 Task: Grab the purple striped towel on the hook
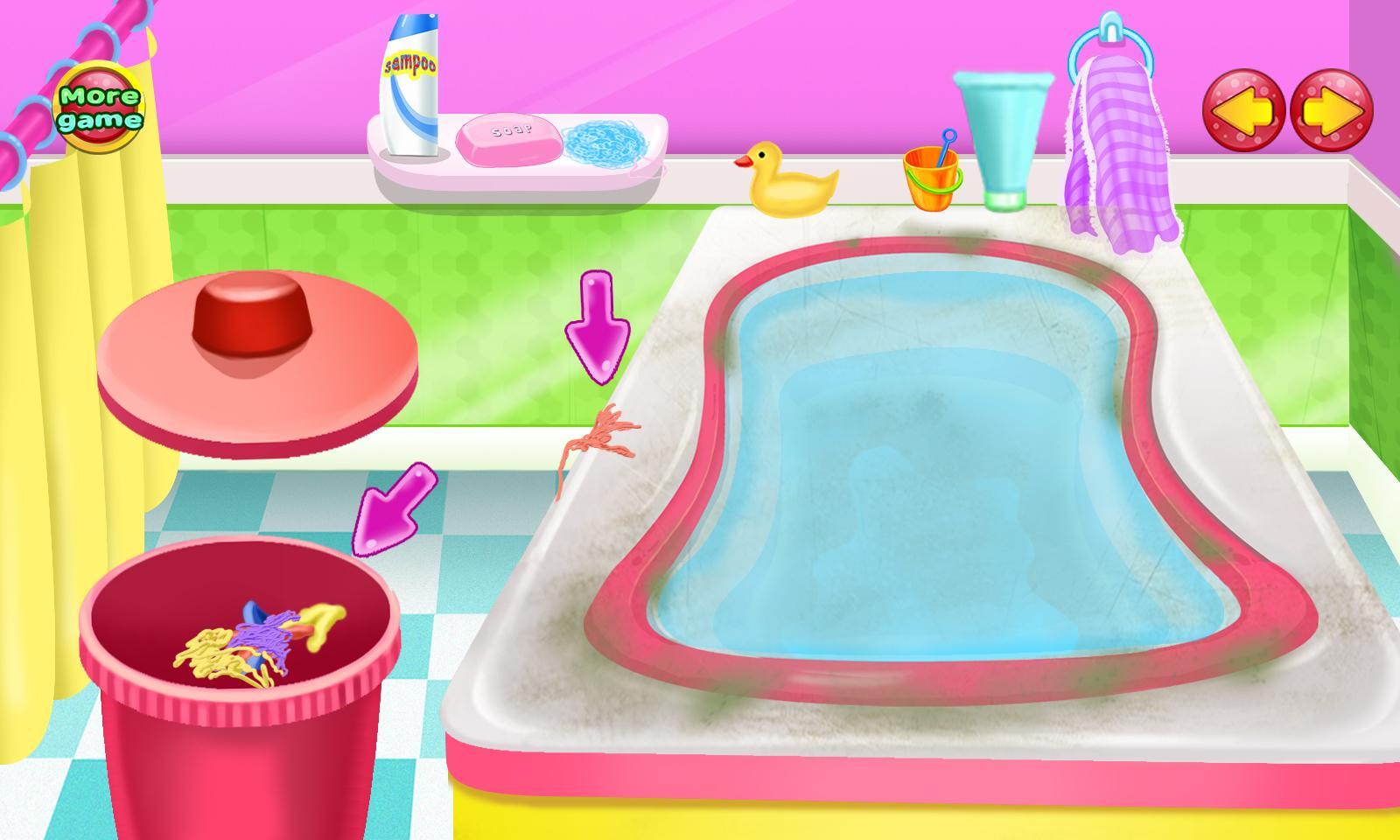point(1120,149)
